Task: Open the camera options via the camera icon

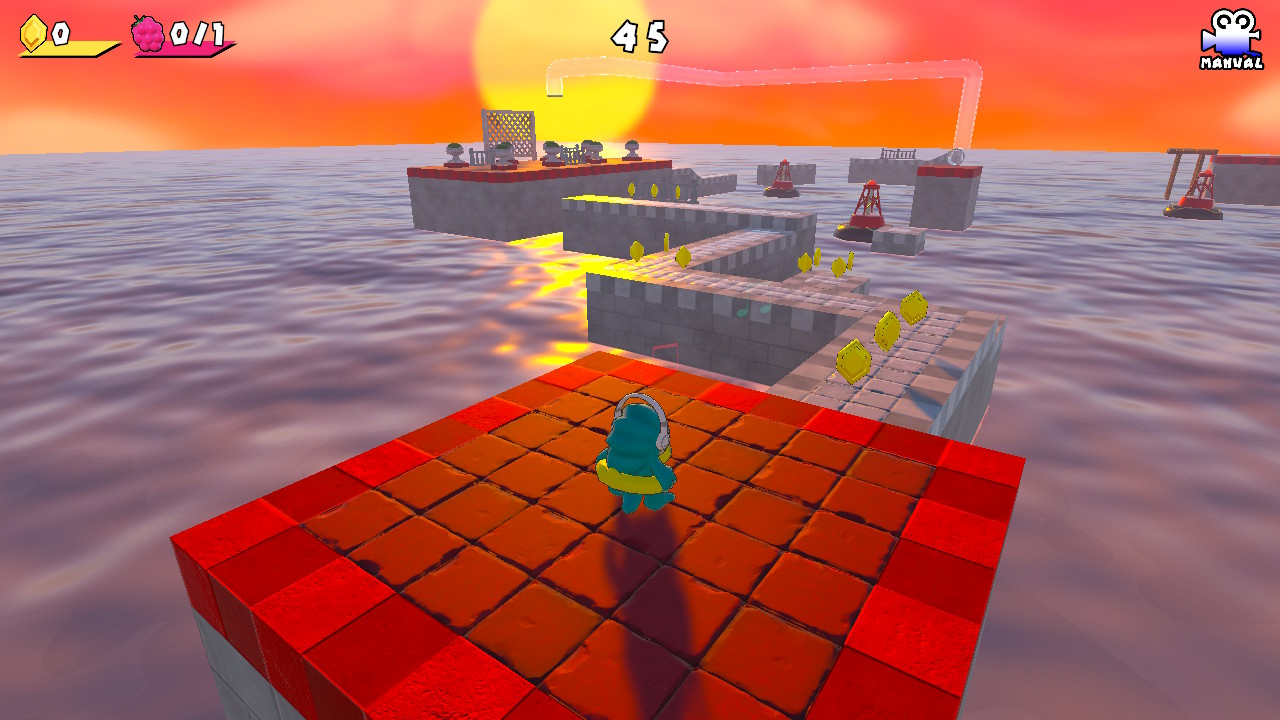Action: [1230, 32]
